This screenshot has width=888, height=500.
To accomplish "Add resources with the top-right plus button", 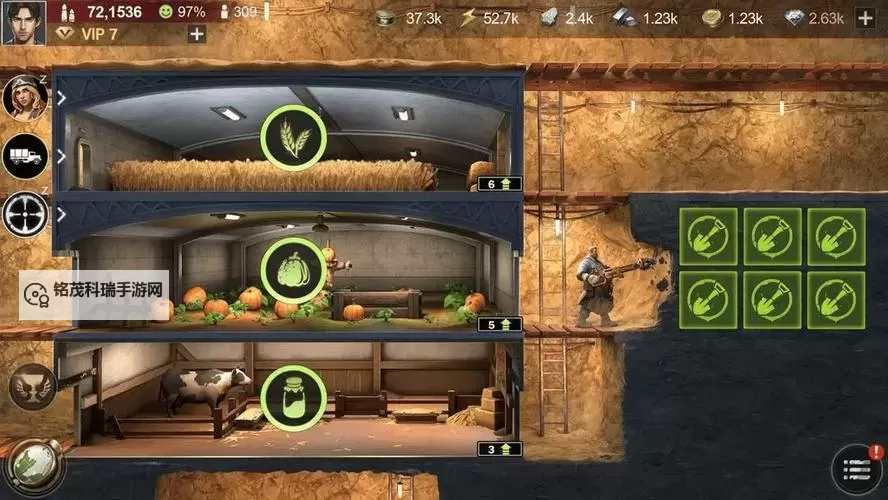I will [865, 18].
